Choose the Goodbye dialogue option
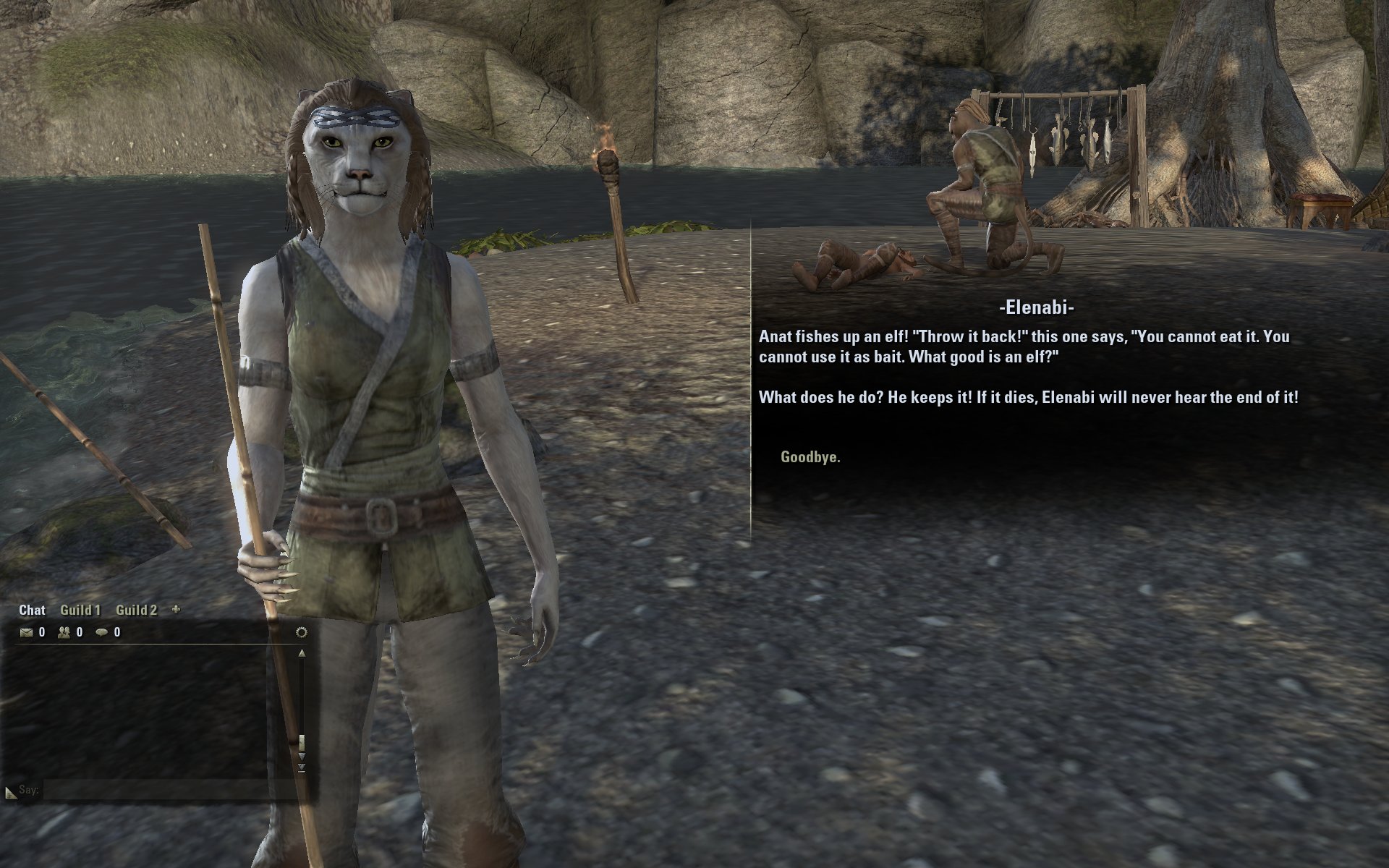 coord(810,457)
